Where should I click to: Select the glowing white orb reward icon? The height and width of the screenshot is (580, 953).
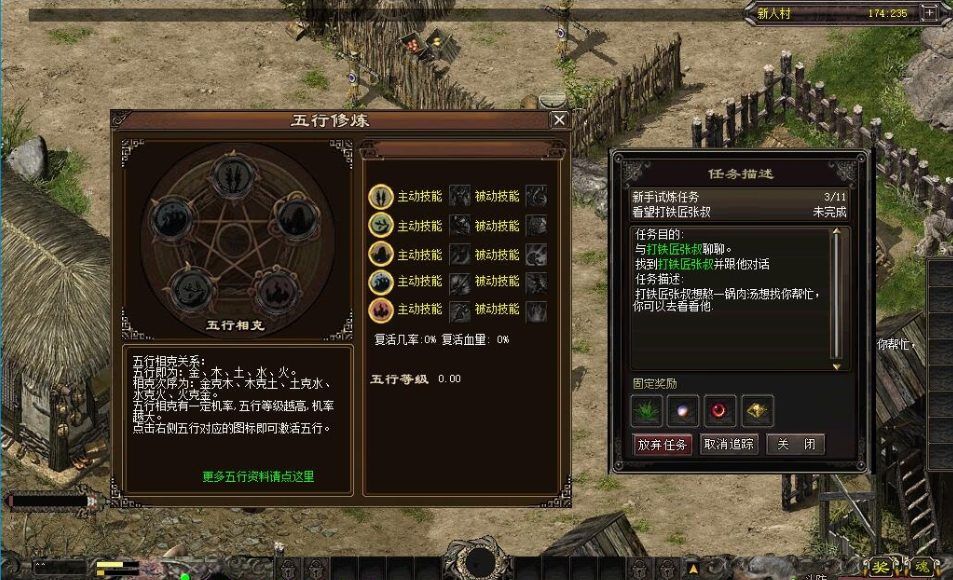685,408
